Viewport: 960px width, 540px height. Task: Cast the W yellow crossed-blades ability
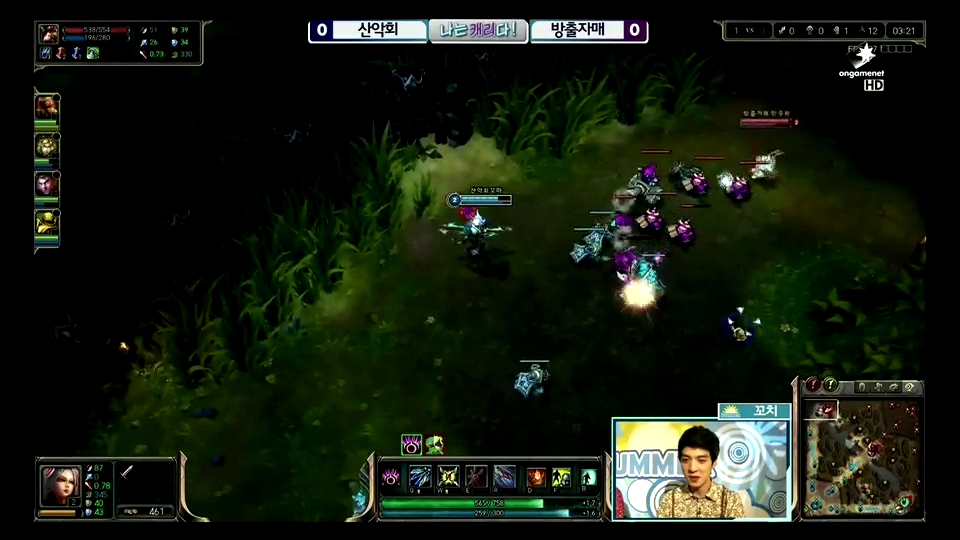(x=448, y=477)
